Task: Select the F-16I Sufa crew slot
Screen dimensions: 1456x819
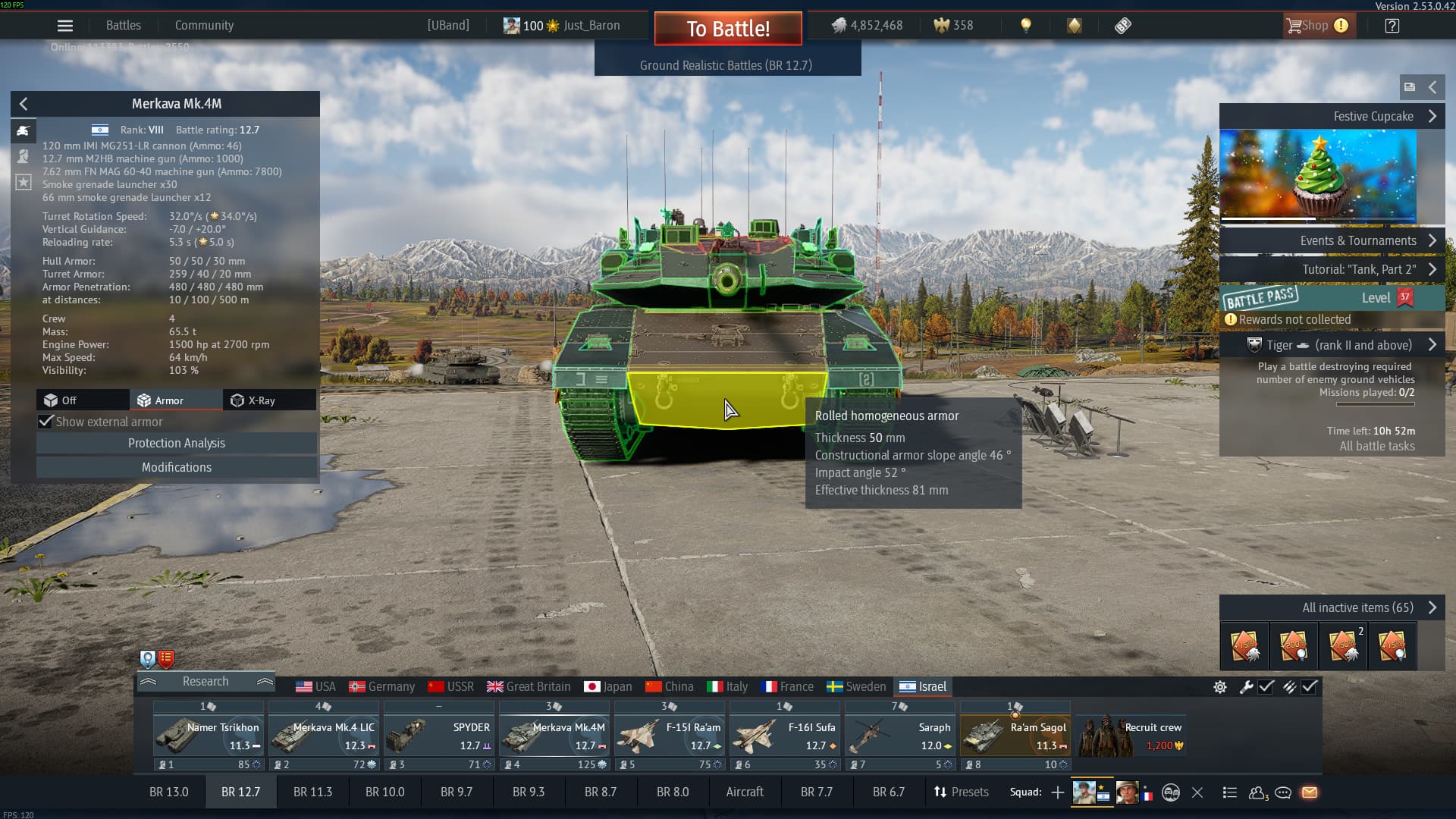Action: point(784,736)
